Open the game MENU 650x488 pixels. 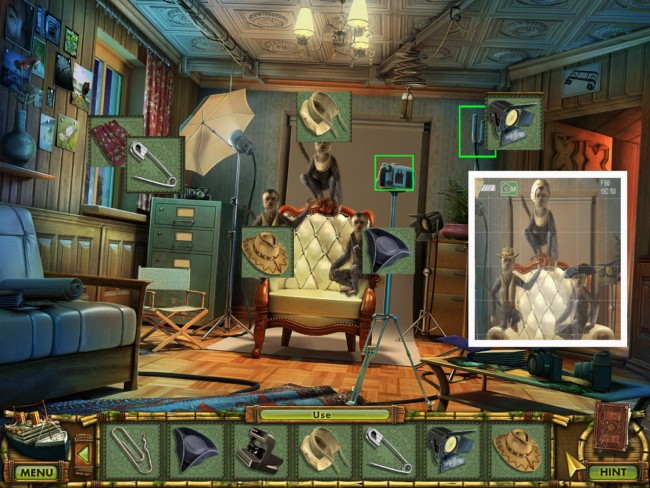(35, 472)
